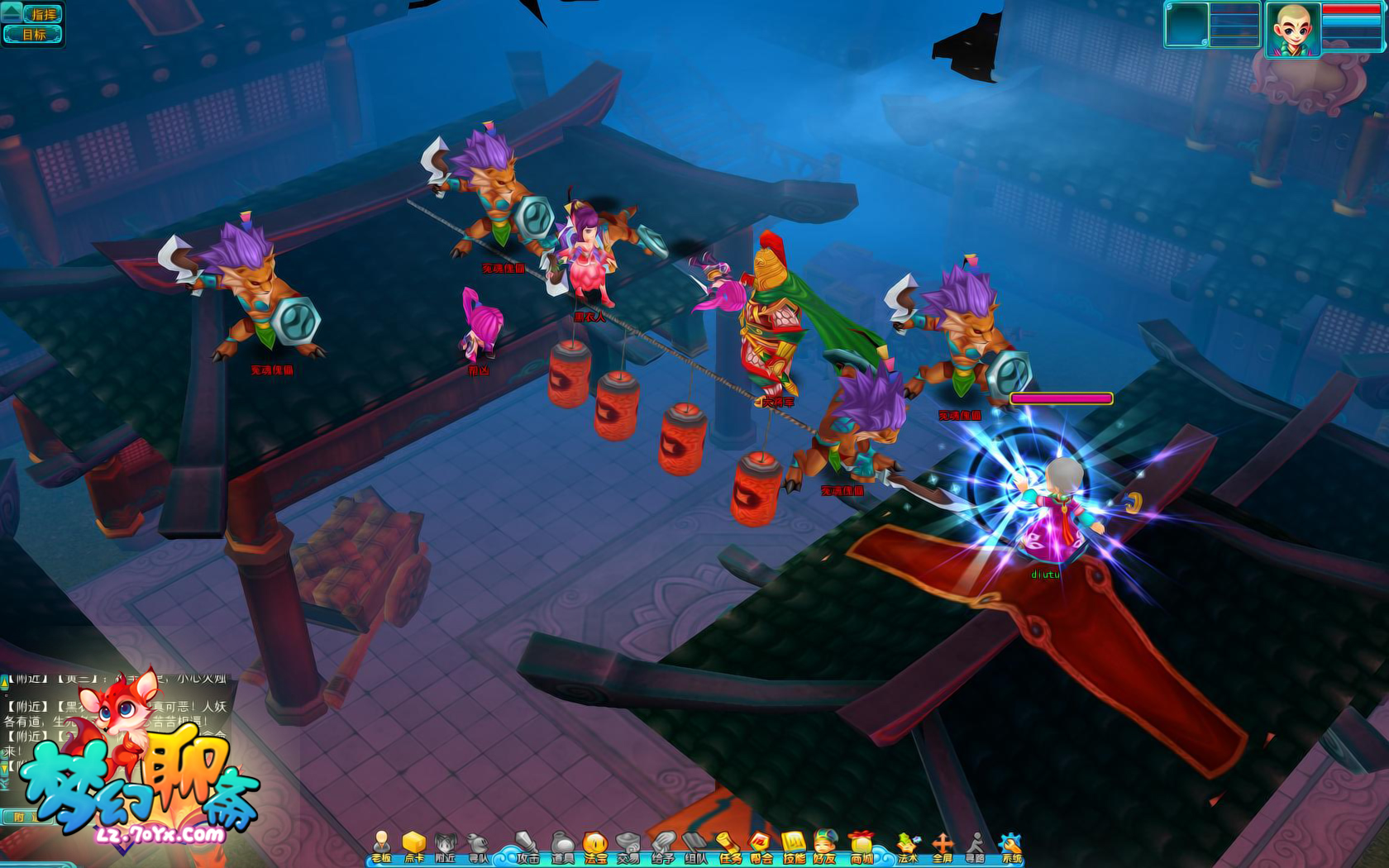Open the 好友 friends list
This screenshot has height=868, width=1389.
click(825, 847)
